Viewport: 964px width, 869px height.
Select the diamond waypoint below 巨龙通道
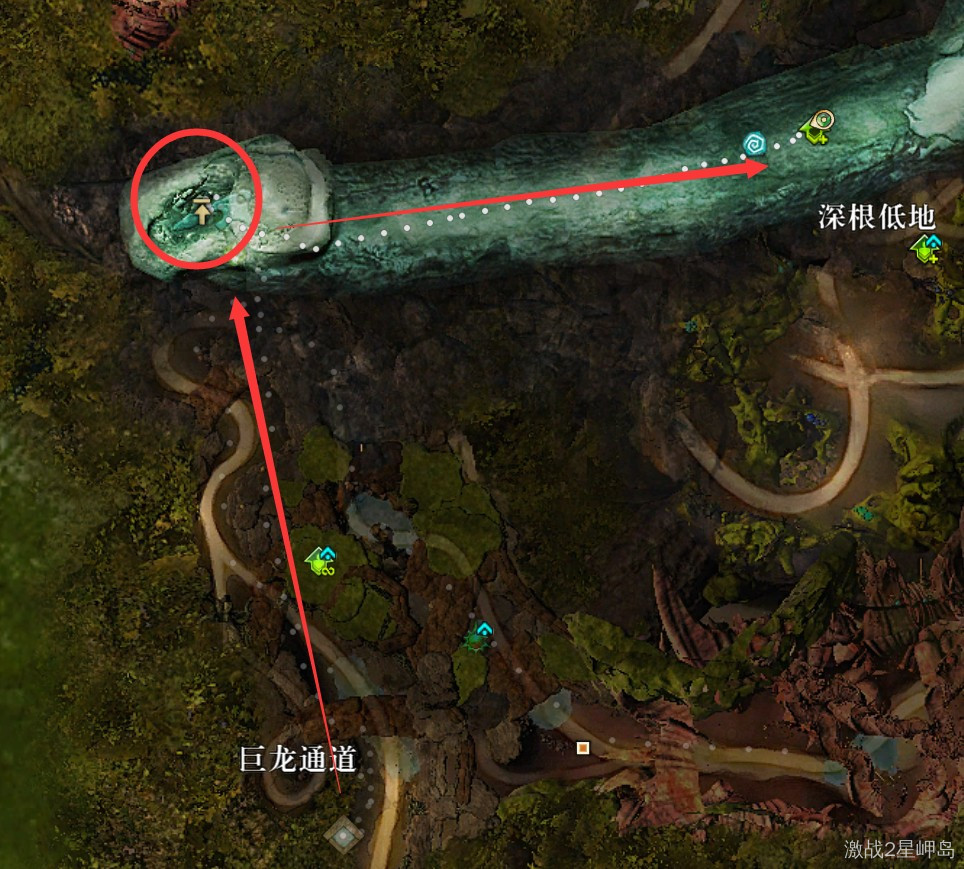(345, 833)
